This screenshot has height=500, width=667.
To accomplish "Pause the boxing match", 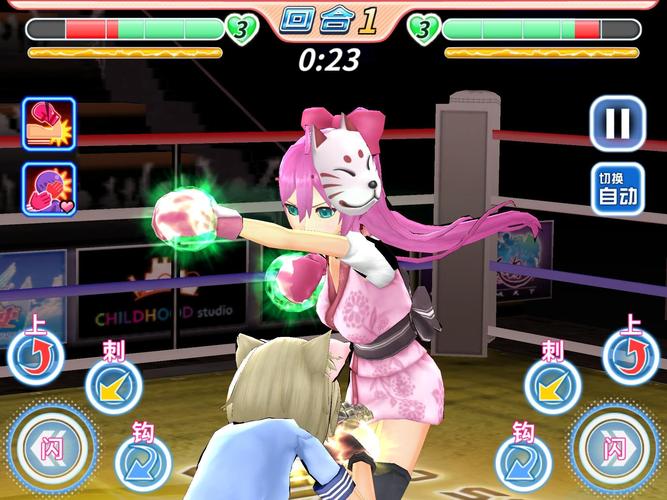I will (616, 123).
